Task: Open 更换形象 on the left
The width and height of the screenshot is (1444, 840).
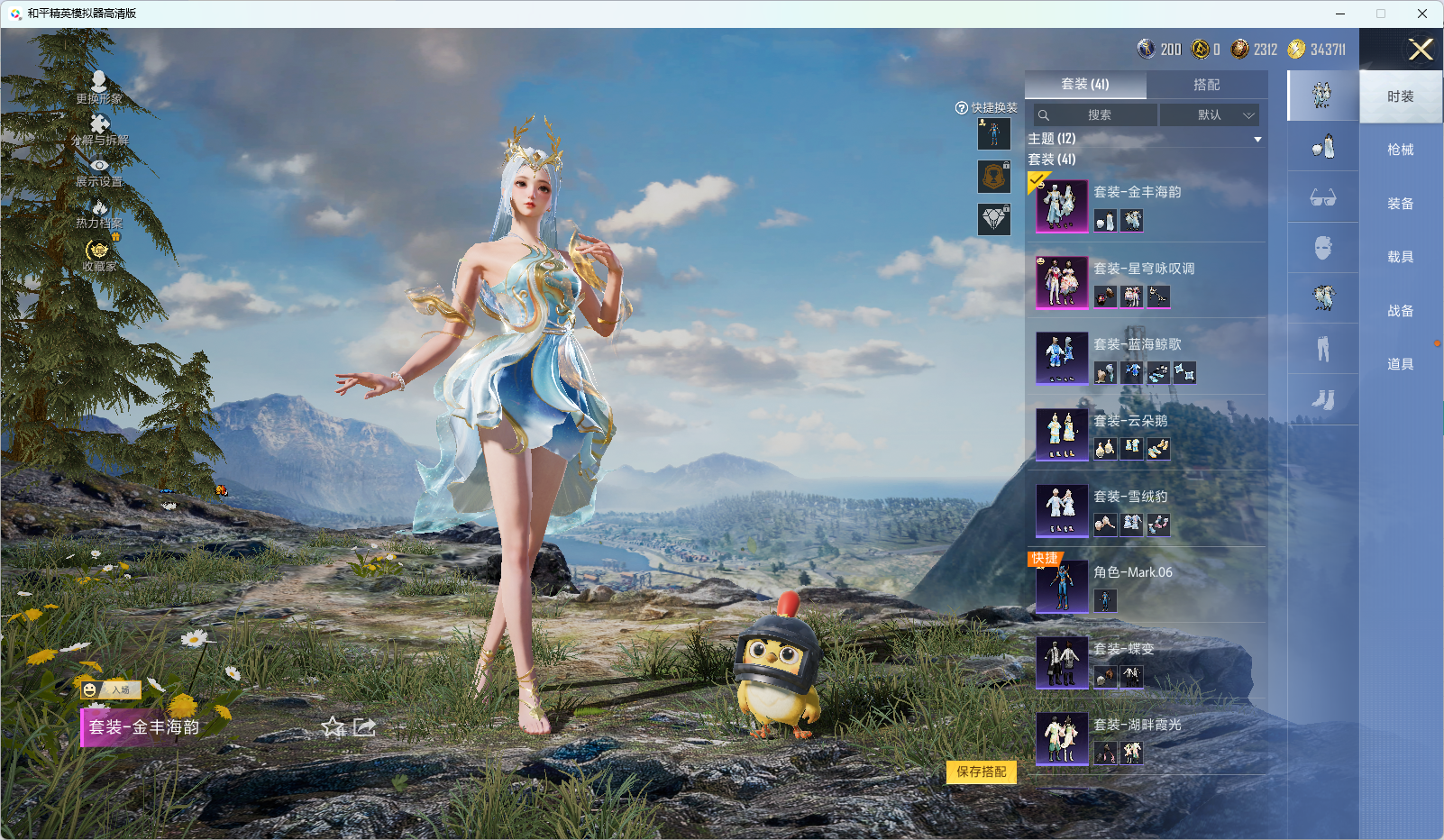Action: point(99,87)
